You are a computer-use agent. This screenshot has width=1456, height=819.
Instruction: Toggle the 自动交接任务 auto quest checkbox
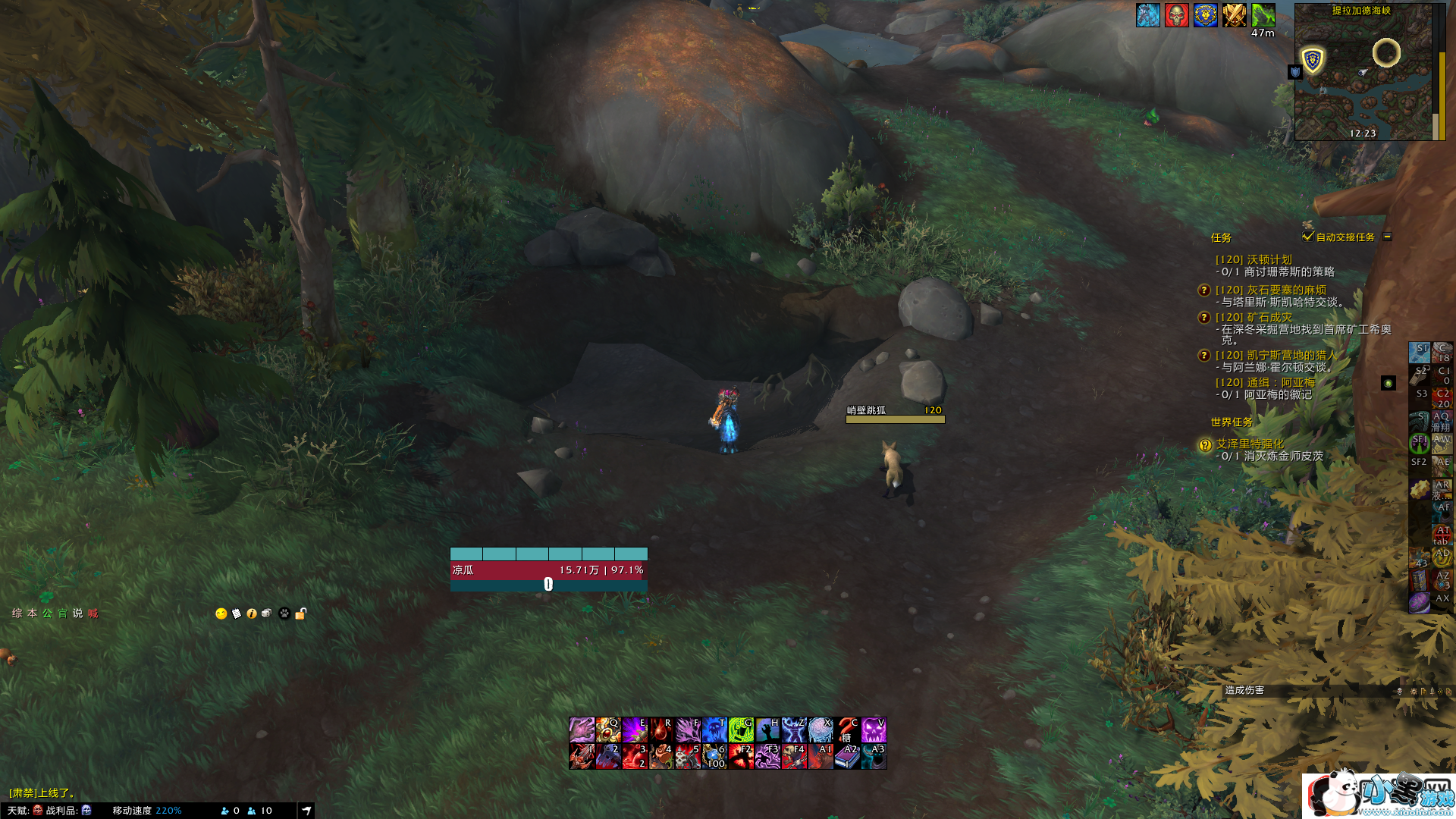[x=1307, y=237]
